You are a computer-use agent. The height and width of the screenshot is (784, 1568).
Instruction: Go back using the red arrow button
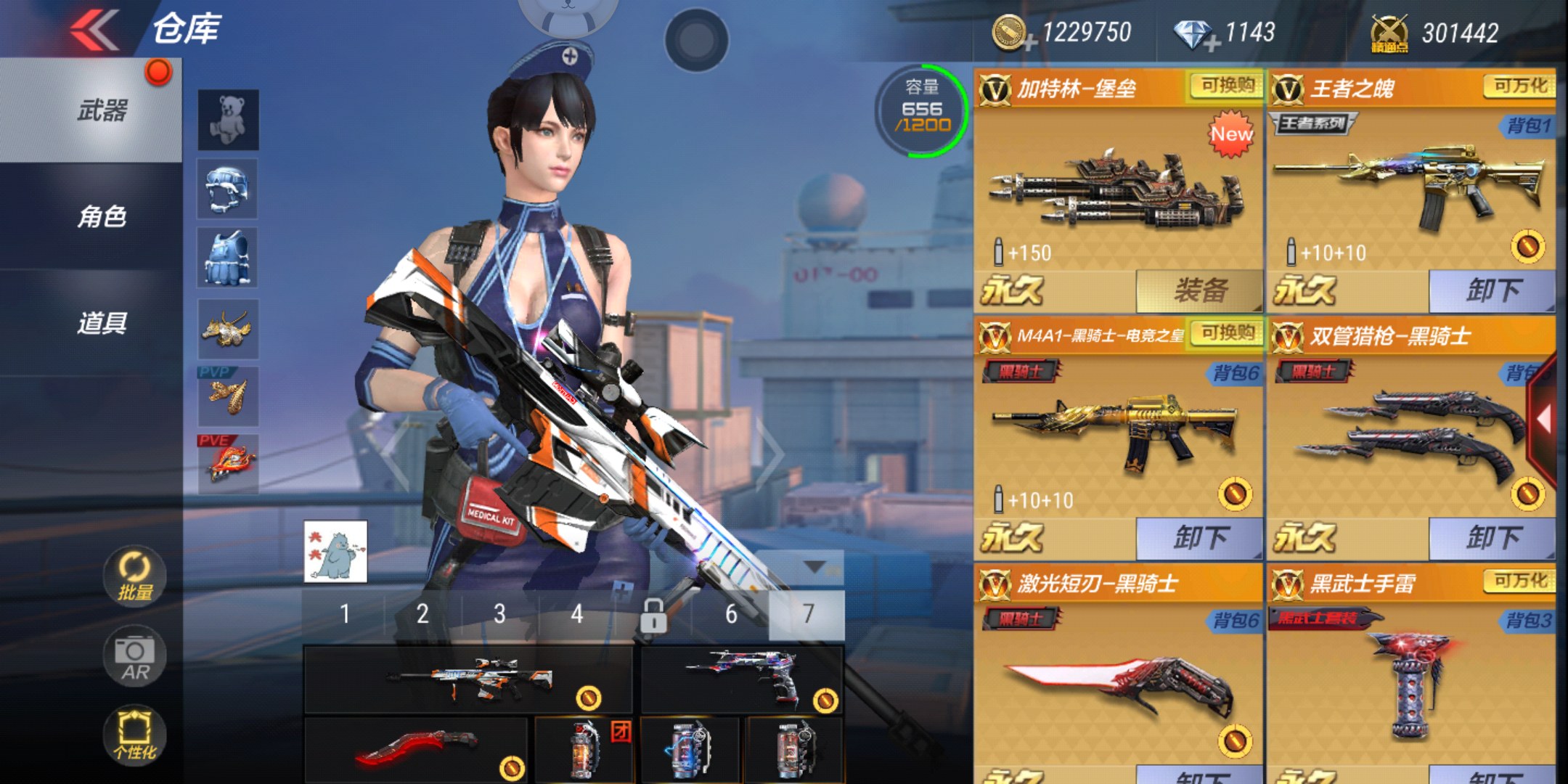94,30
